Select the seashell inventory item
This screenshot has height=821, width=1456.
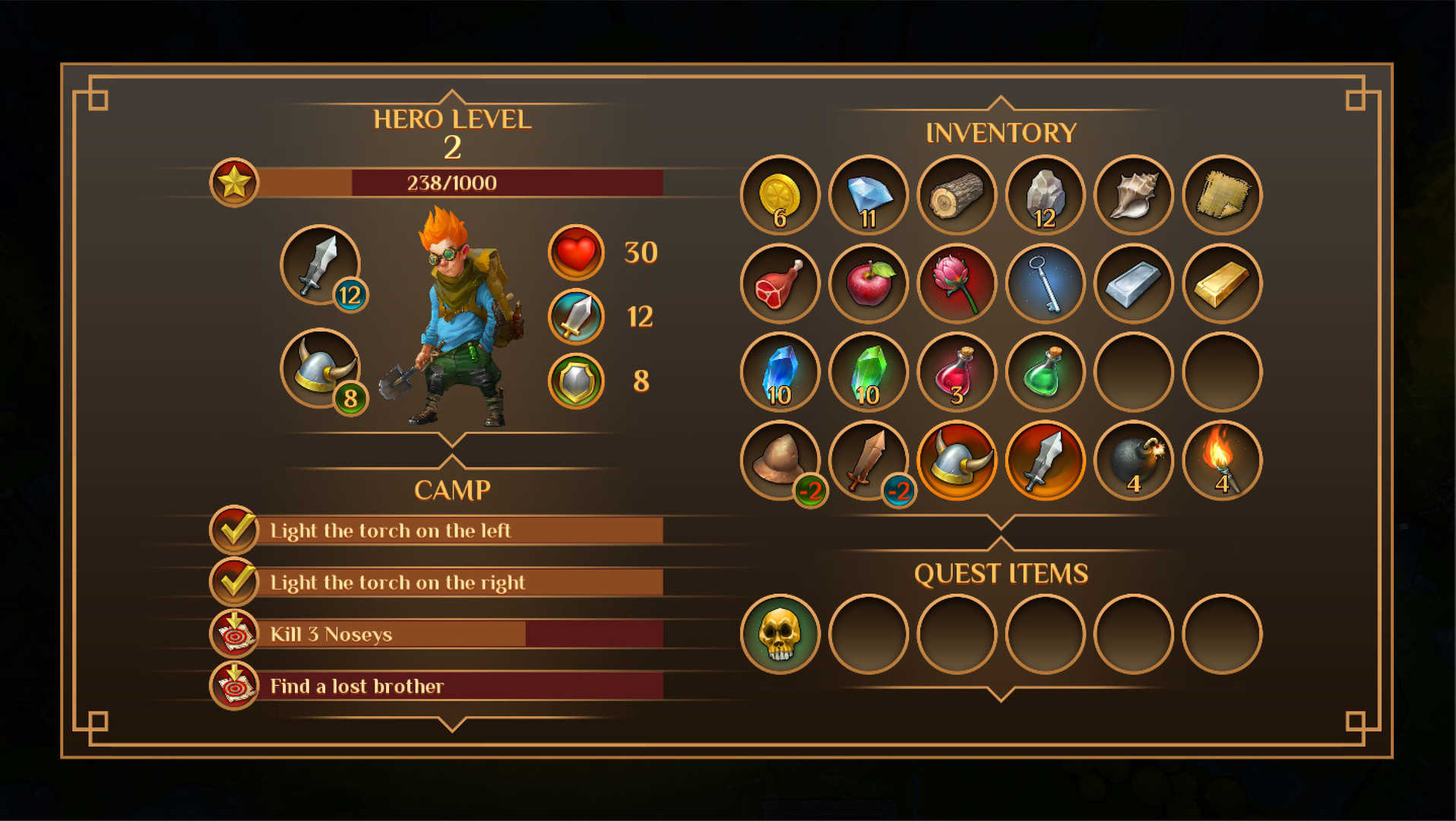pyautogui.click(x=1134, y=195)
